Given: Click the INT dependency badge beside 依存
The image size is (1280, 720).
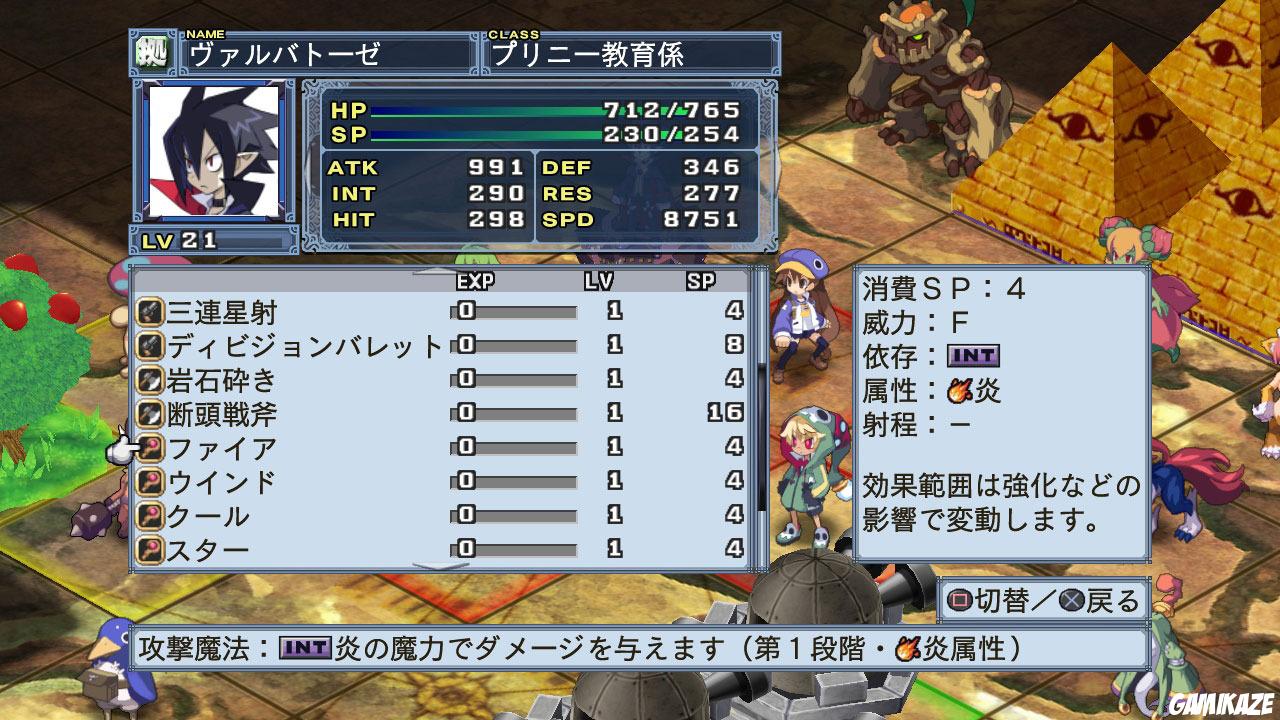Looking at the screenshot, I should click(x=975, y=358).
